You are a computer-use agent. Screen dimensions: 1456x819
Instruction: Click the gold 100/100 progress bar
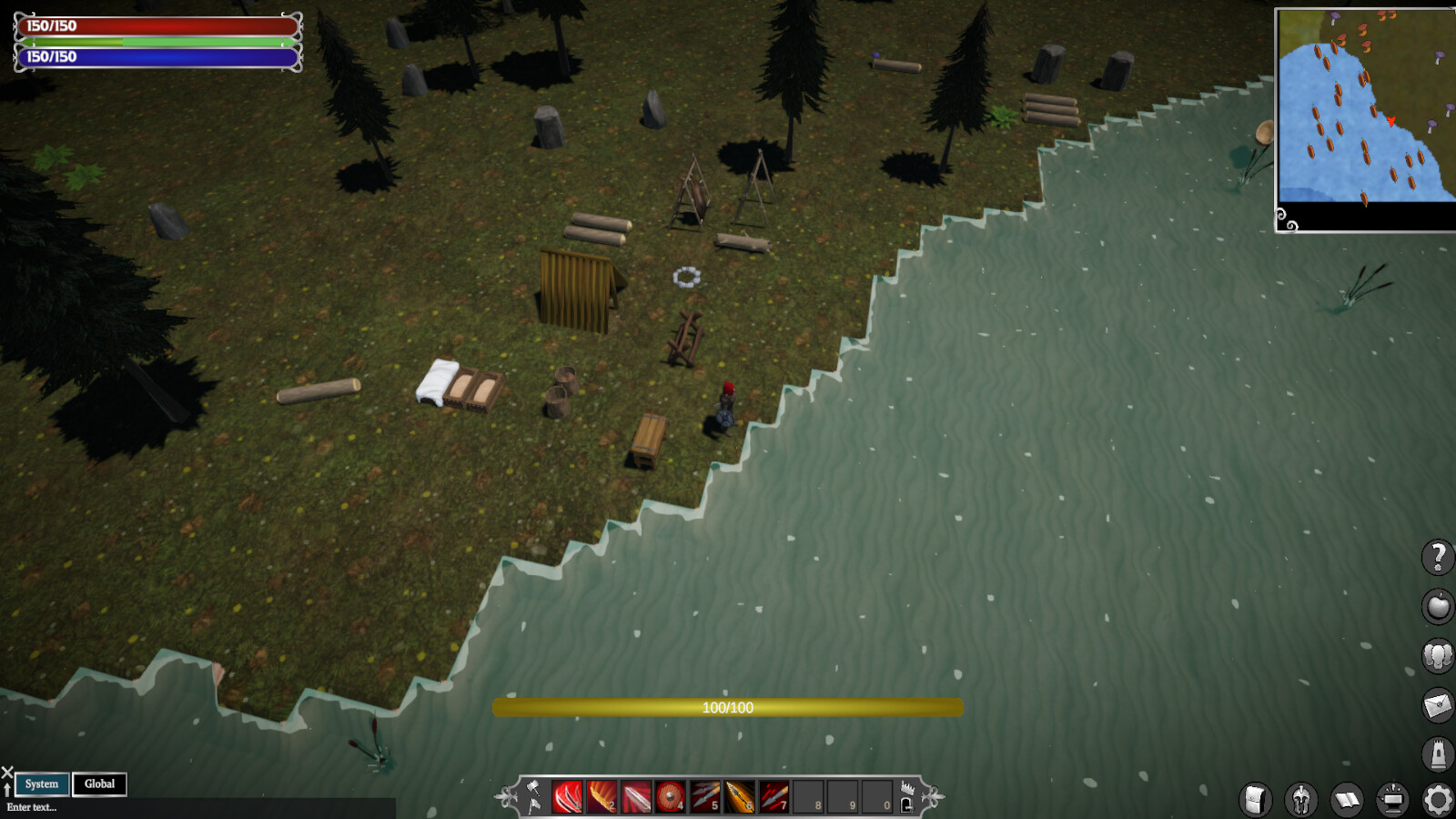726,707
